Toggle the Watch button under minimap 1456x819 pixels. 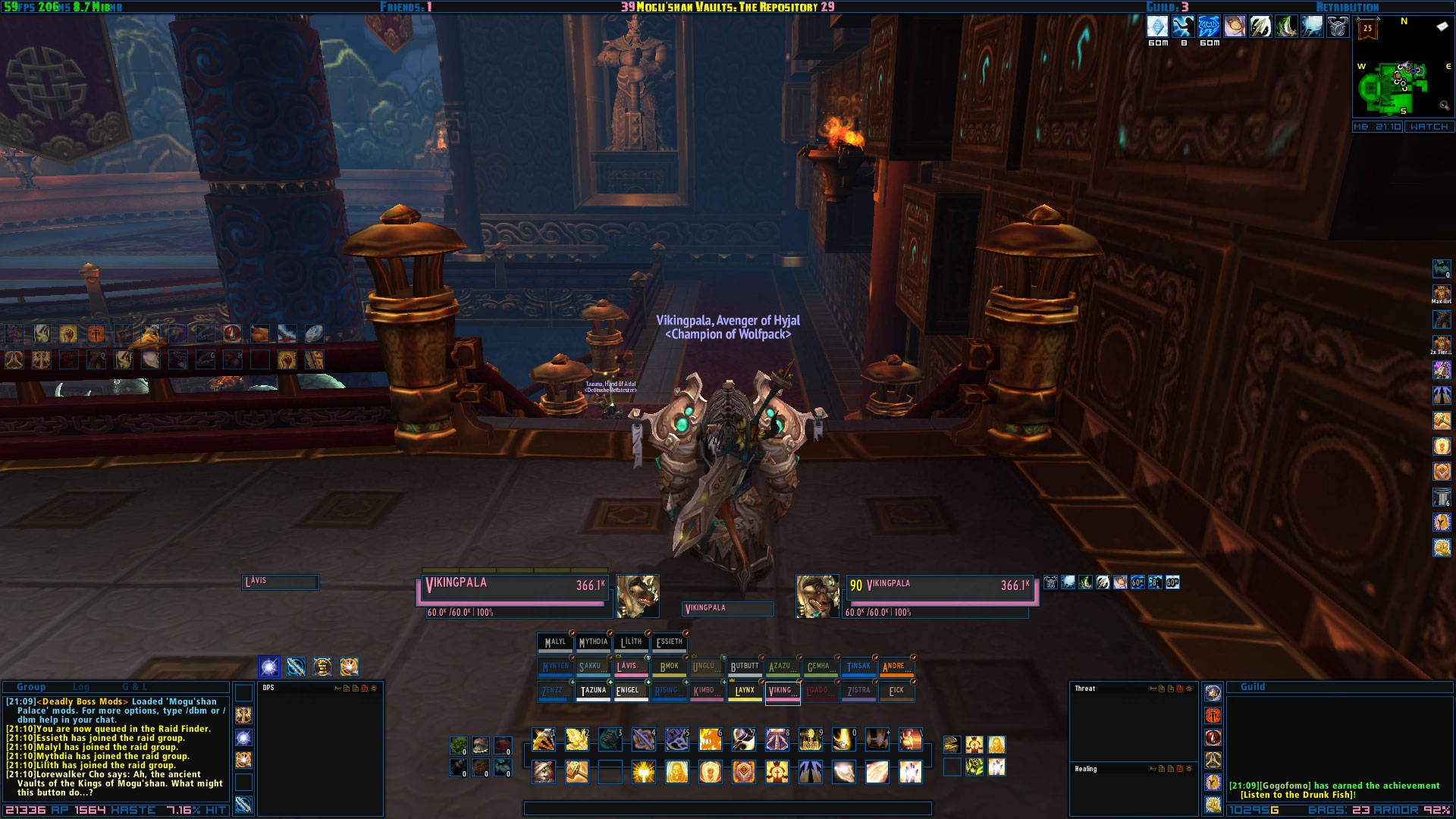click(1429, 127)
